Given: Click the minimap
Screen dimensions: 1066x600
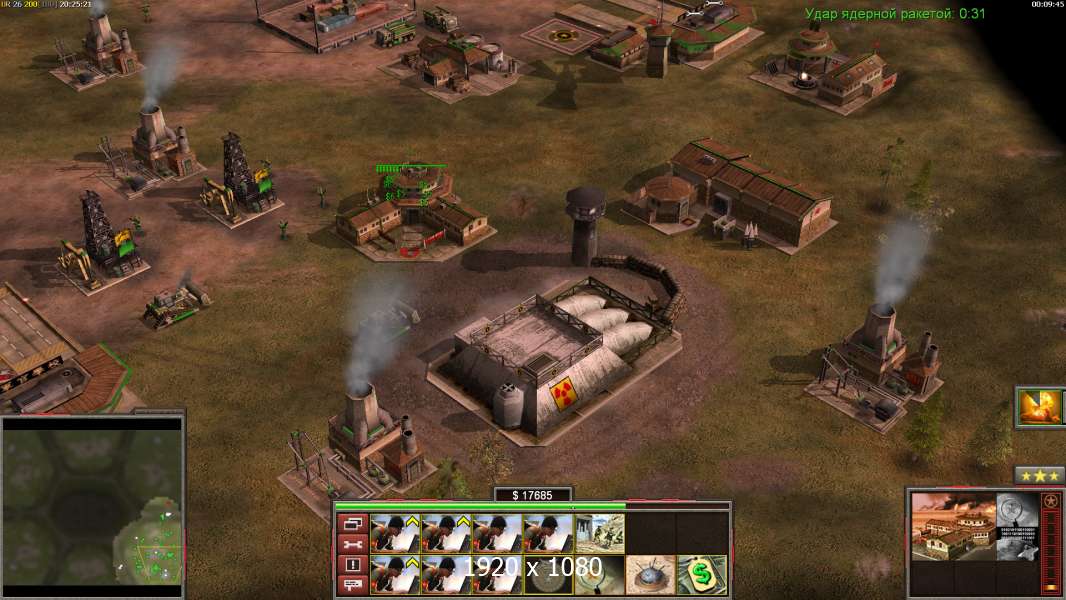Looking at the screenshot, I should coord(92,505).
